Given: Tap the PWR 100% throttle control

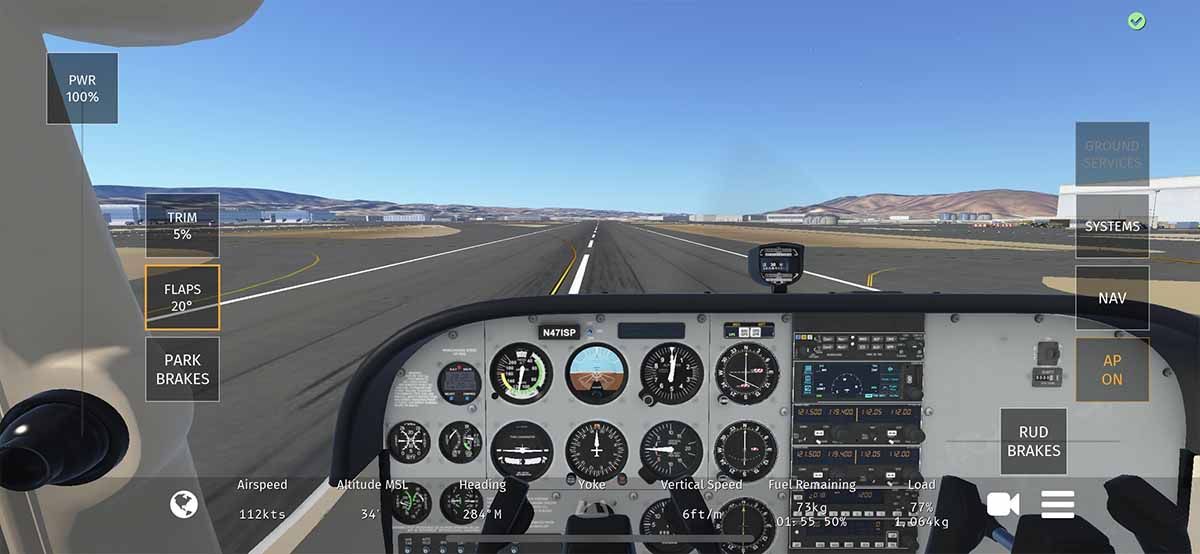Looking at the screenshot, I should [x=82, y=89].
